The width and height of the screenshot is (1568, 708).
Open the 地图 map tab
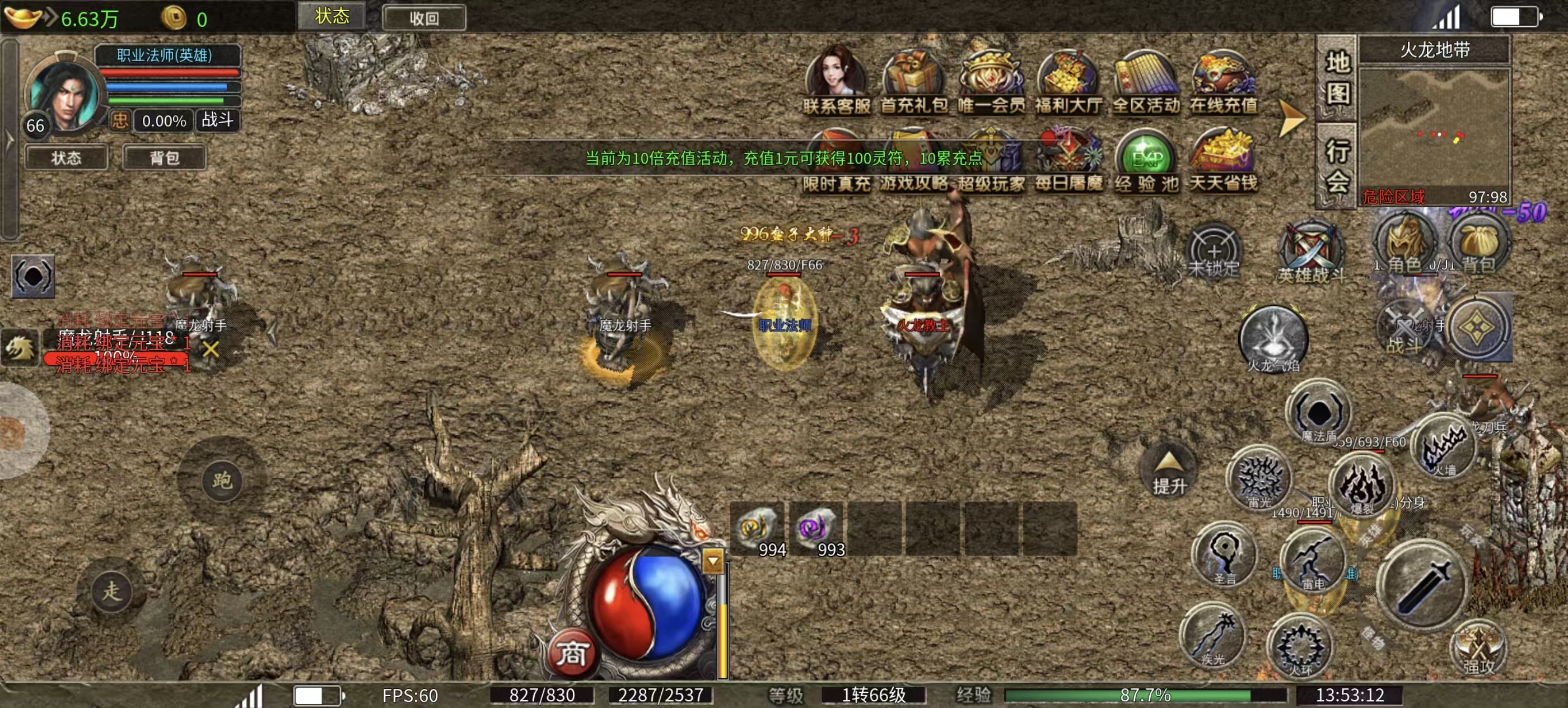point(1337,78)
